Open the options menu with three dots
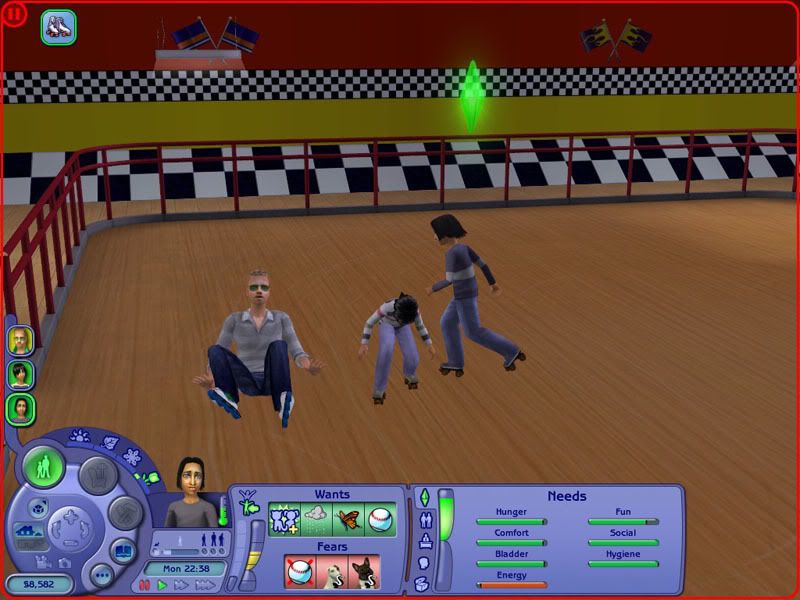This screenshot has height=600, width=800. 100,575
